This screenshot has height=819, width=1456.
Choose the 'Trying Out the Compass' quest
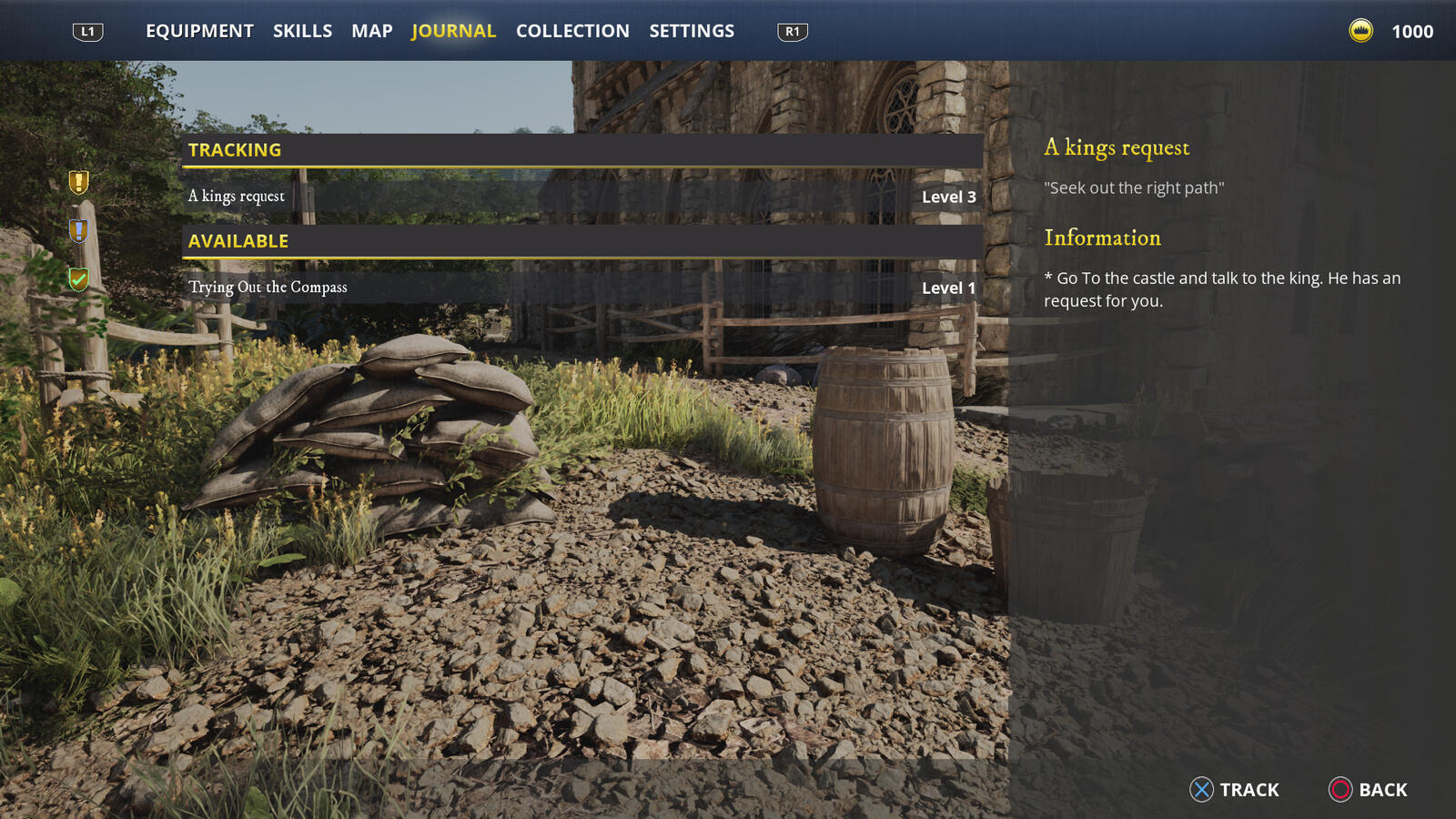tap(582, 288)
